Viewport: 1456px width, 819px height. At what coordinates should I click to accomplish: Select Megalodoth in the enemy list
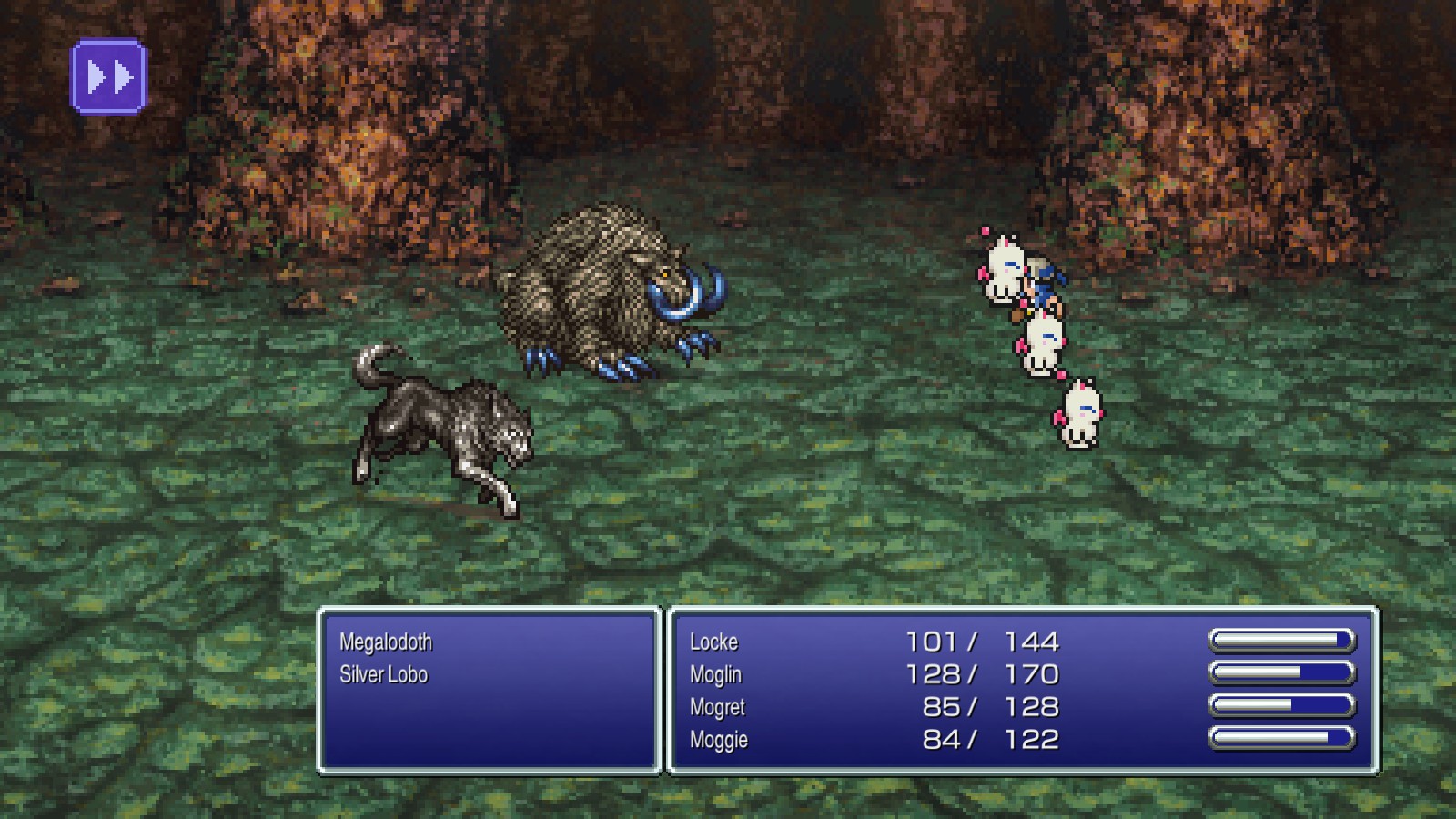[386, 642]
